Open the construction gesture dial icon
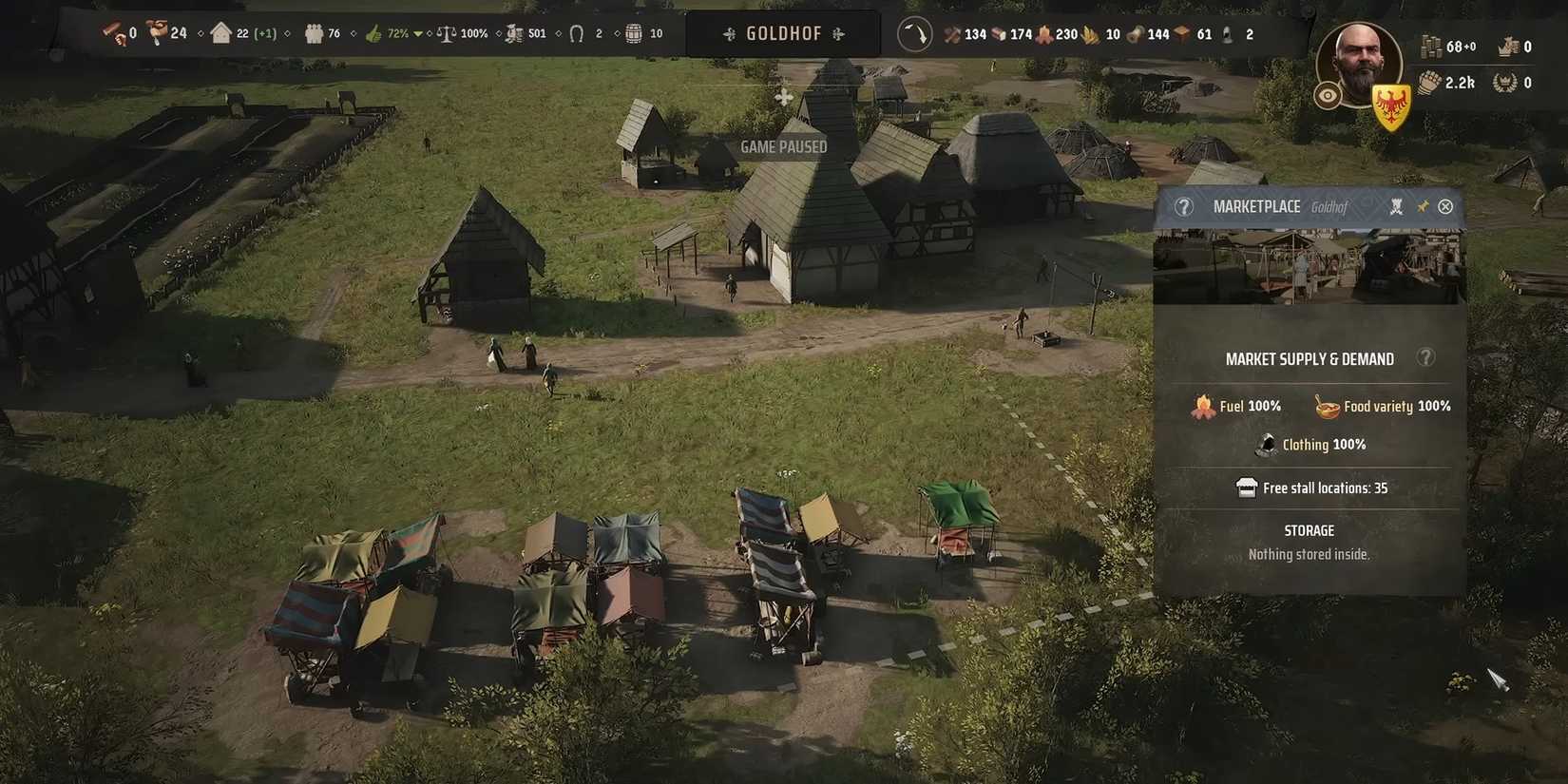This screenshot has height=784, width=1568. [x=915, y=33]
